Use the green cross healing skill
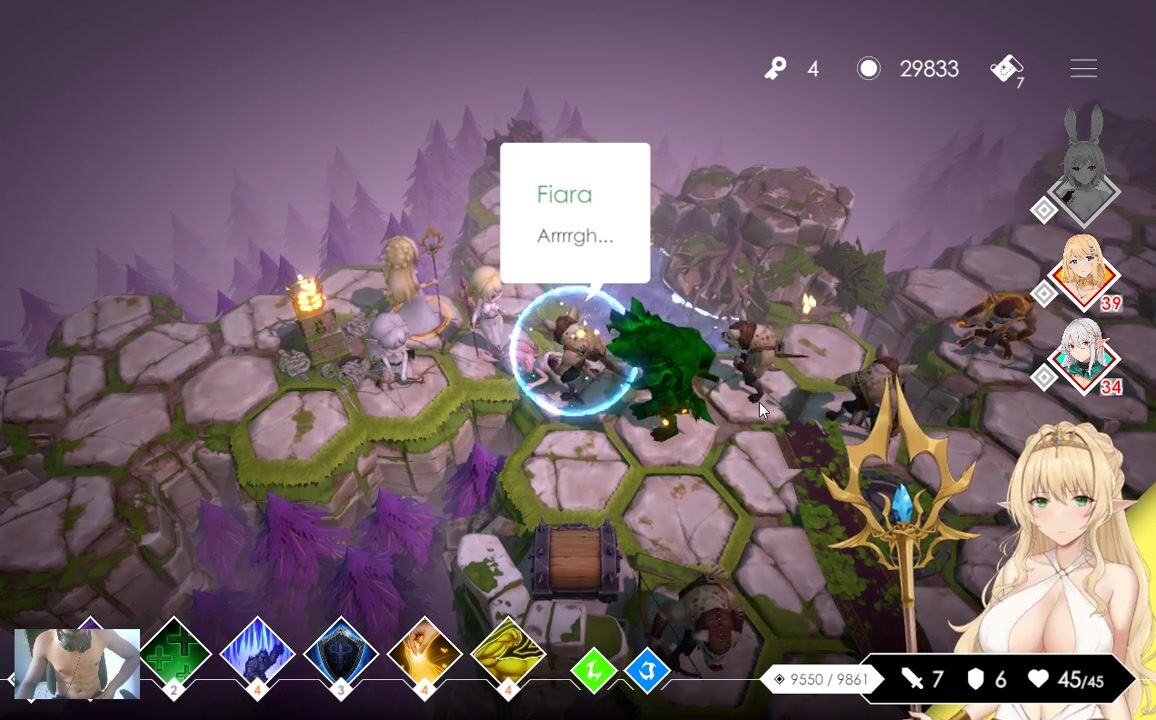This screenshot has height=720, width=1156. point(174,653)
